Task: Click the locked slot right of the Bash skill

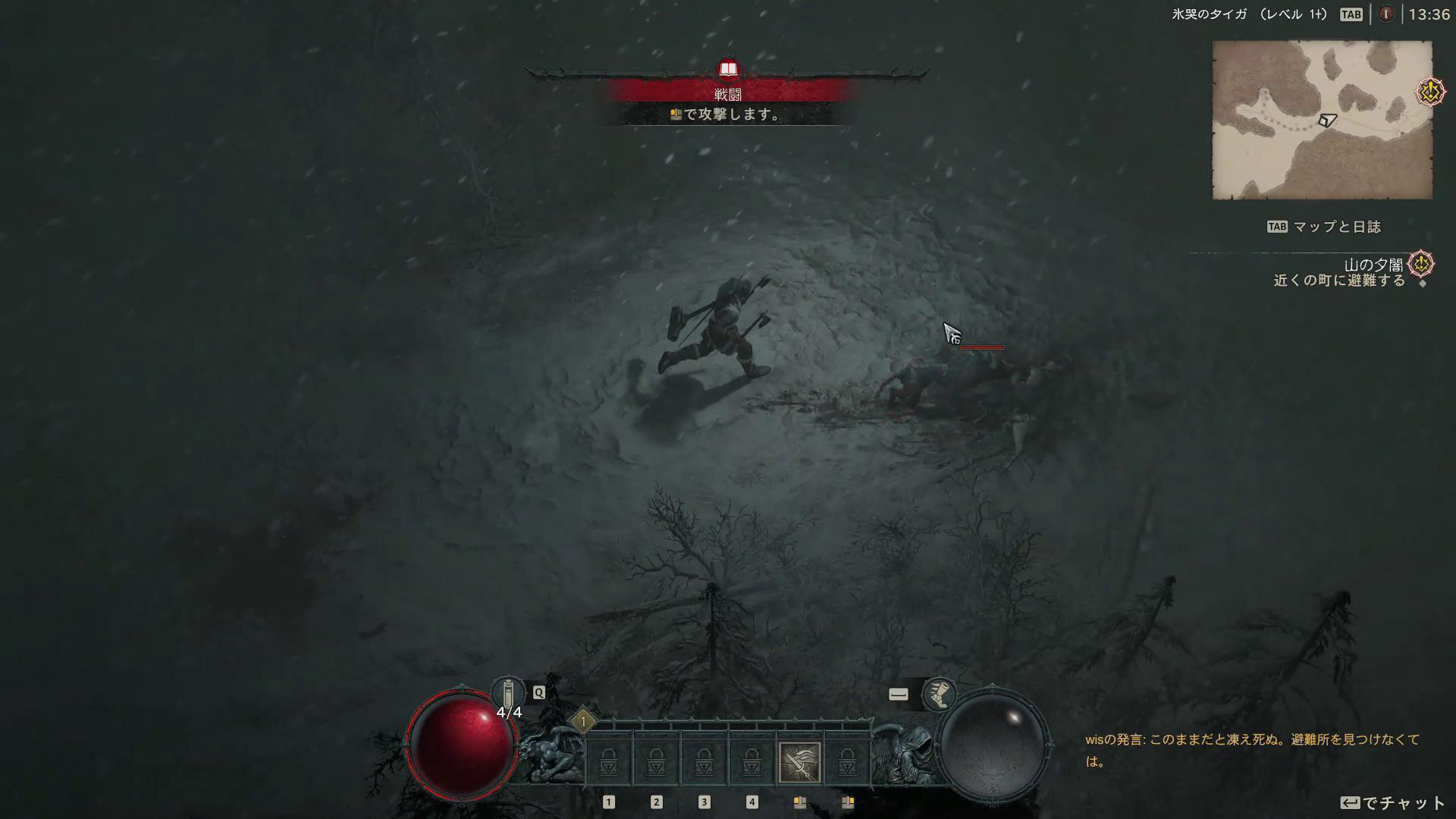Action: pyautogui.click(x=848, y=761)
